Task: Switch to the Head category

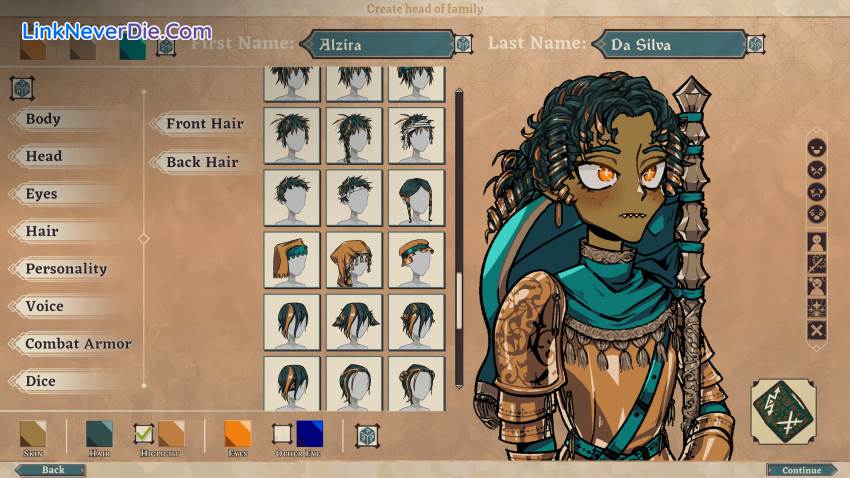Action: 44,156
